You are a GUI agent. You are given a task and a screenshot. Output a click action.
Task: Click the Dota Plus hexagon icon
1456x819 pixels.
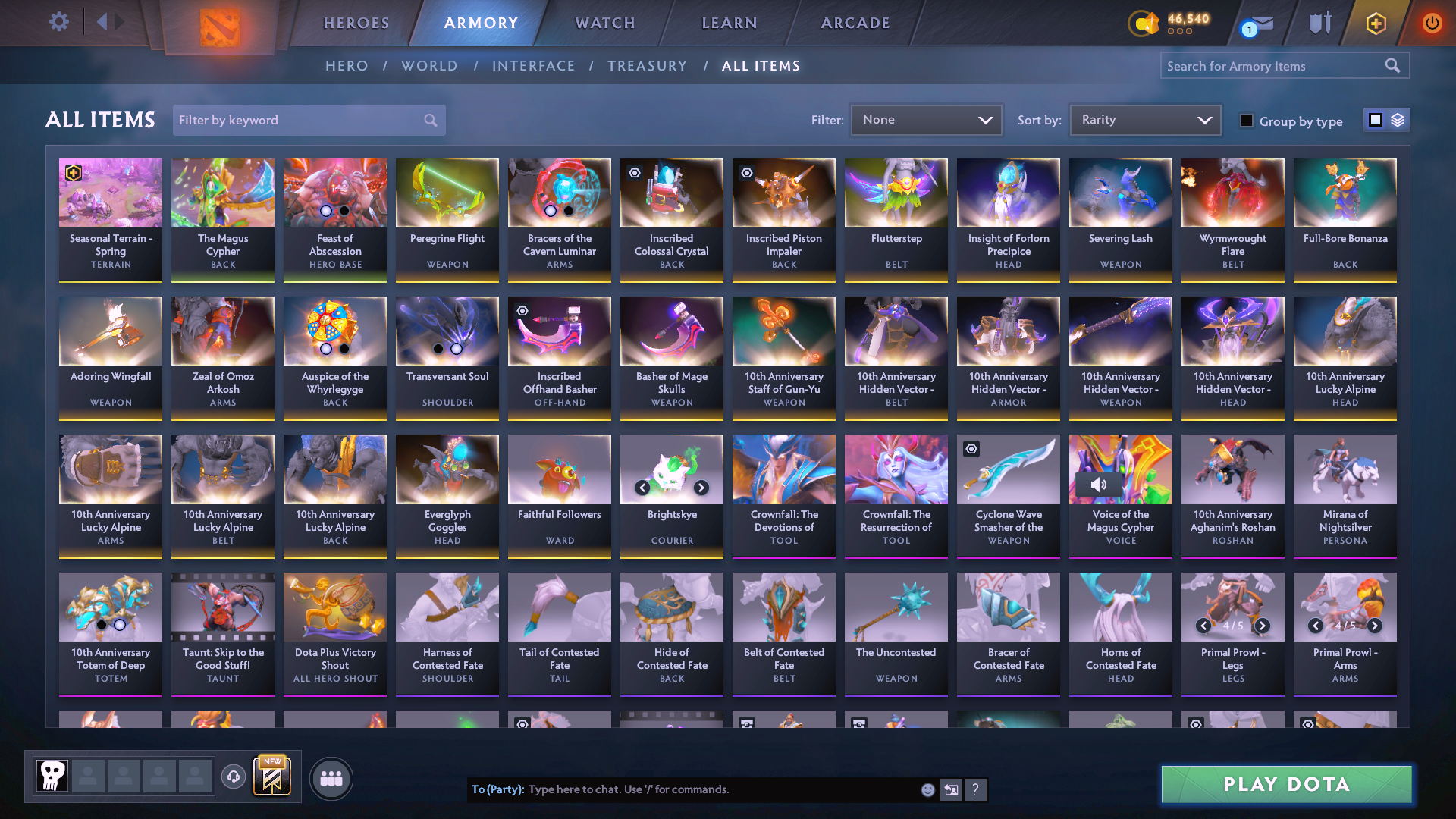[x=1375, y=23]
